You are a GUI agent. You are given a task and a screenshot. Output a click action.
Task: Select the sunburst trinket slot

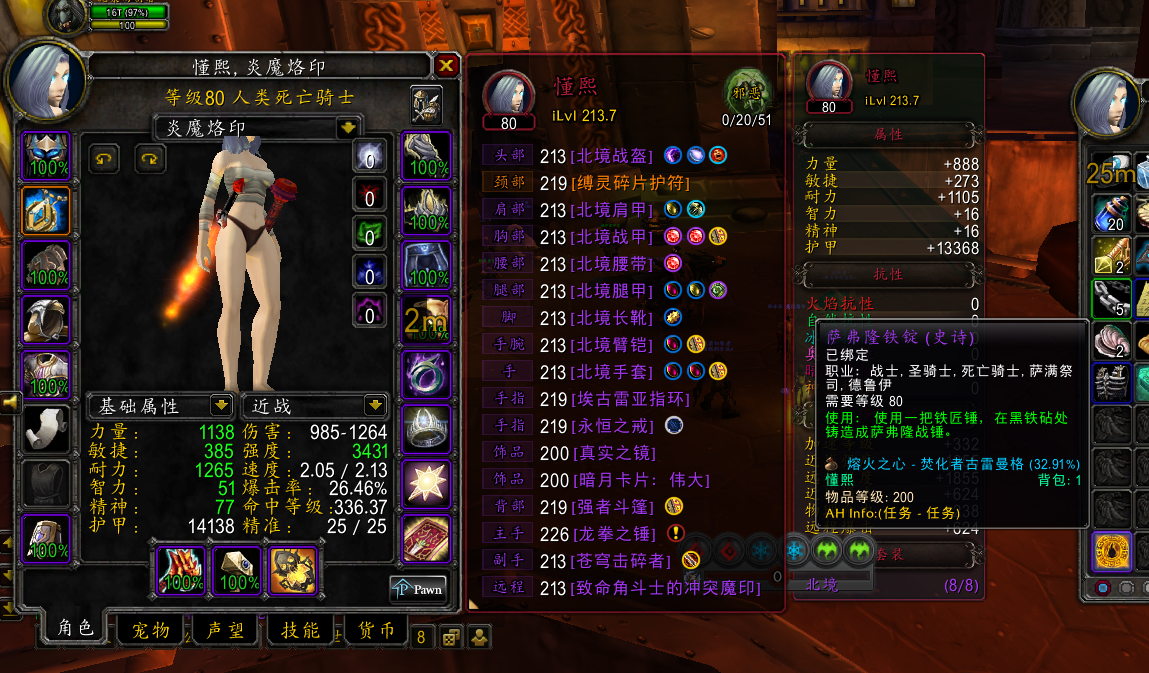coord(425,485)
